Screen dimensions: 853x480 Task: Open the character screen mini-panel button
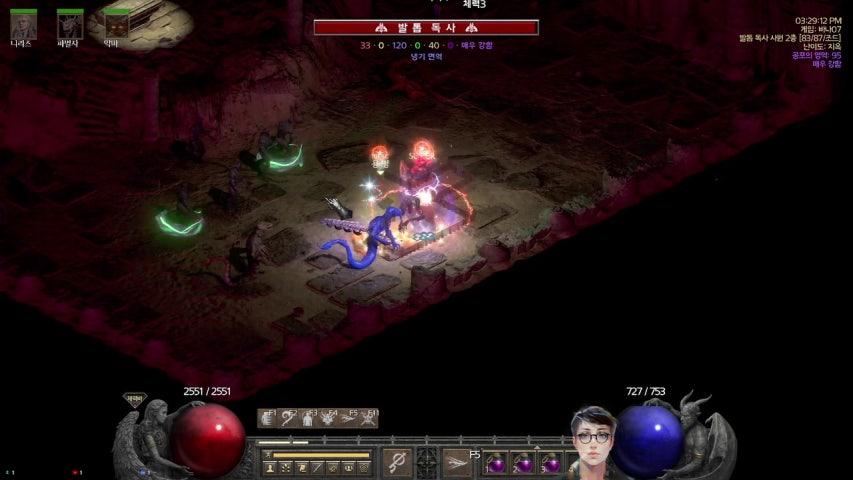(x=269, y=467)
